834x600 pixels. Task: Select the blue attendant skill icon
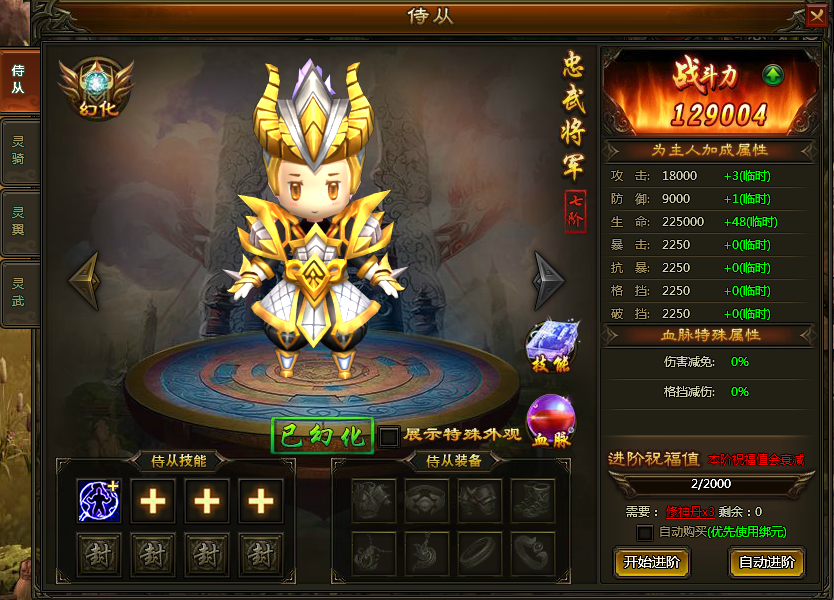pyautogui.click(x=100, y=501)
